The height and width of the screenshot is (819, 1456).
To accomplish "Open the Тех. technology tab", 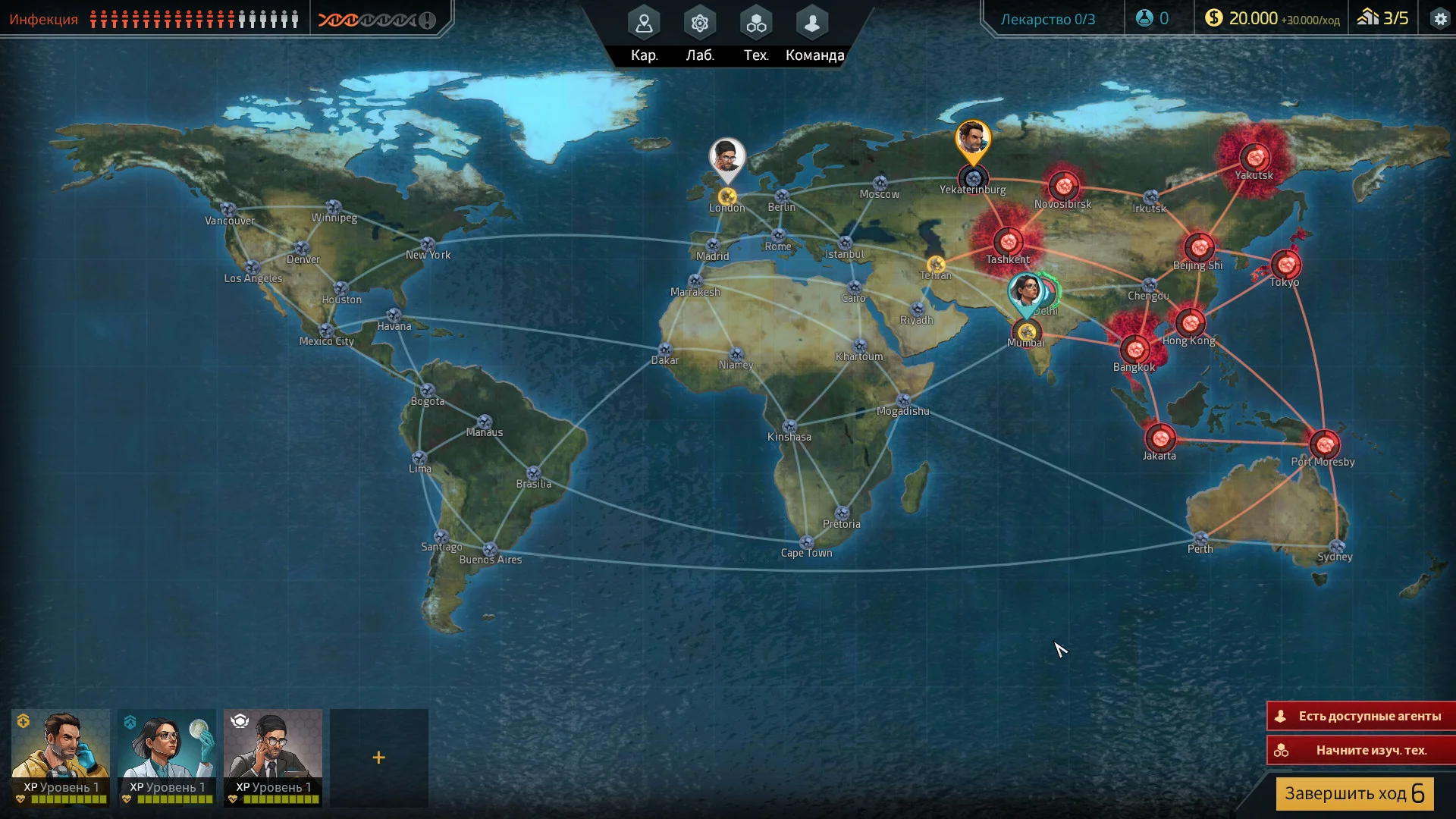I will (x=755, y=33).
